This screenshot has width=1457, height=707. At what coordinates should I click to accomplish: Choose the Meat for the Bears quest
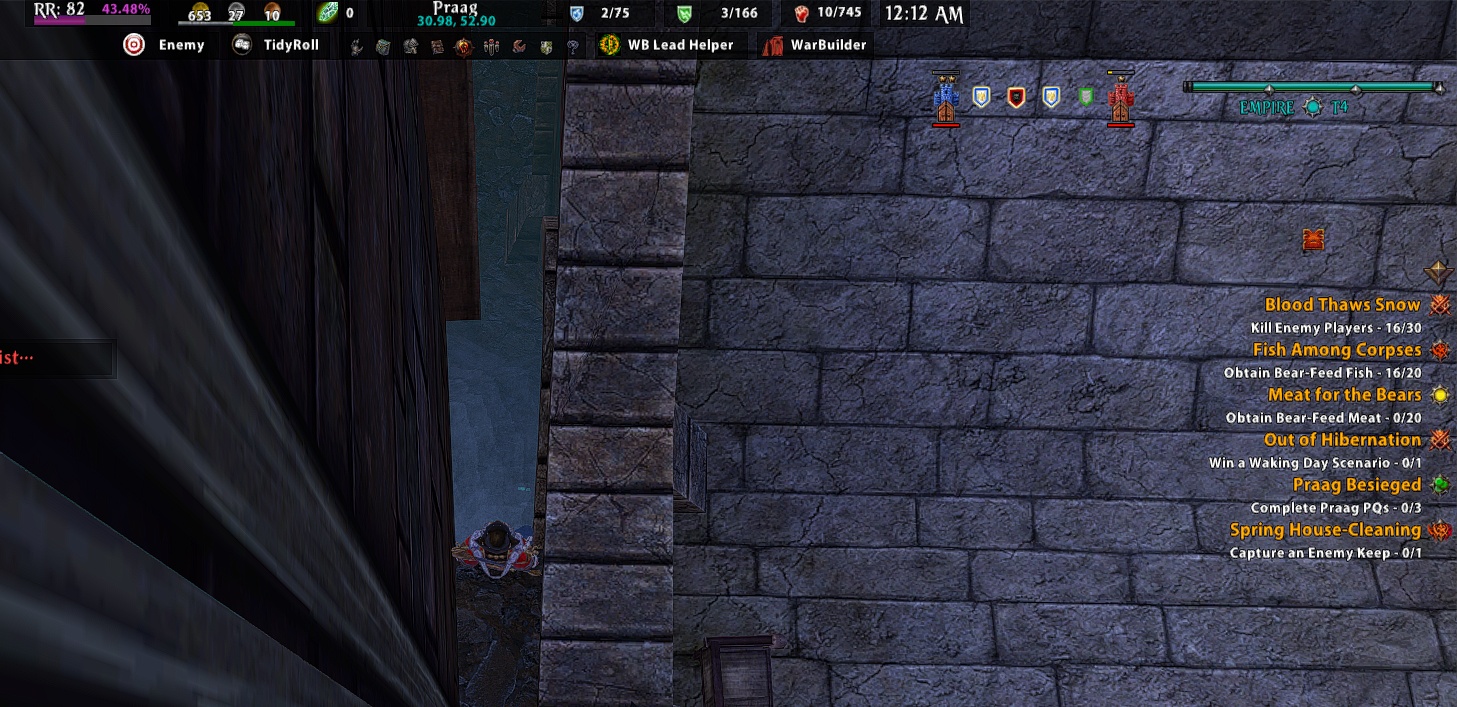pyautogui.click(x=1344, y=395)
